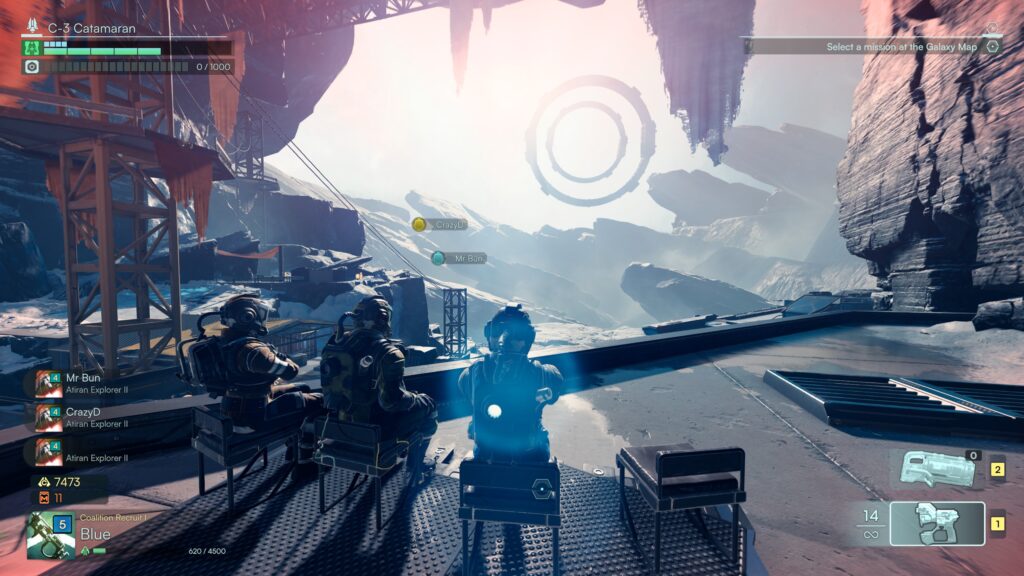Open Blue's player portrait card
This screenshot has height=576, width=1024.
click(50, 535)
